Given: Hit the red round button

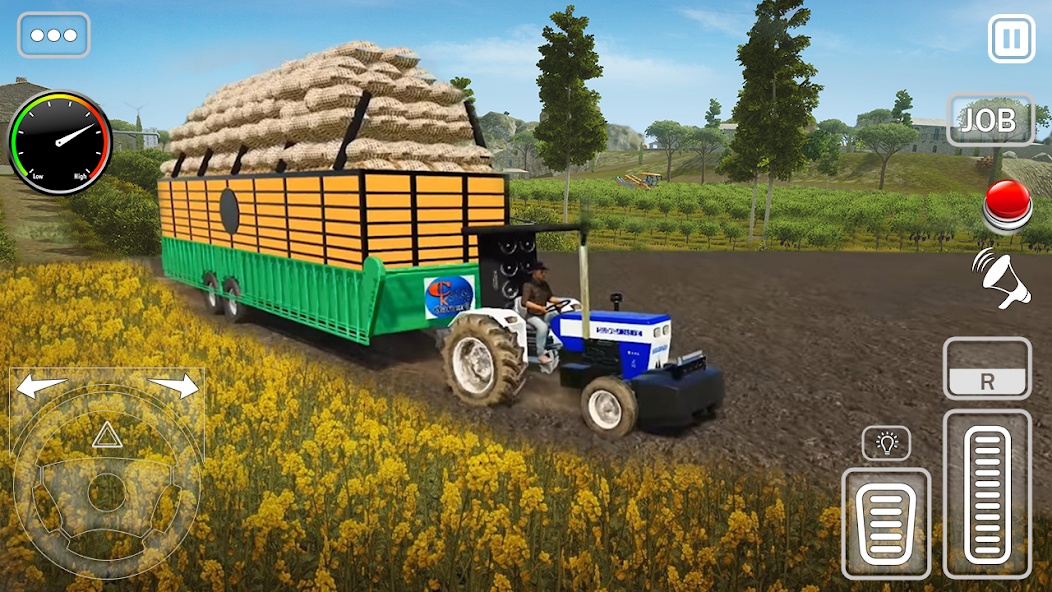Looking at the screenshot, I should tap(1006, 205).
